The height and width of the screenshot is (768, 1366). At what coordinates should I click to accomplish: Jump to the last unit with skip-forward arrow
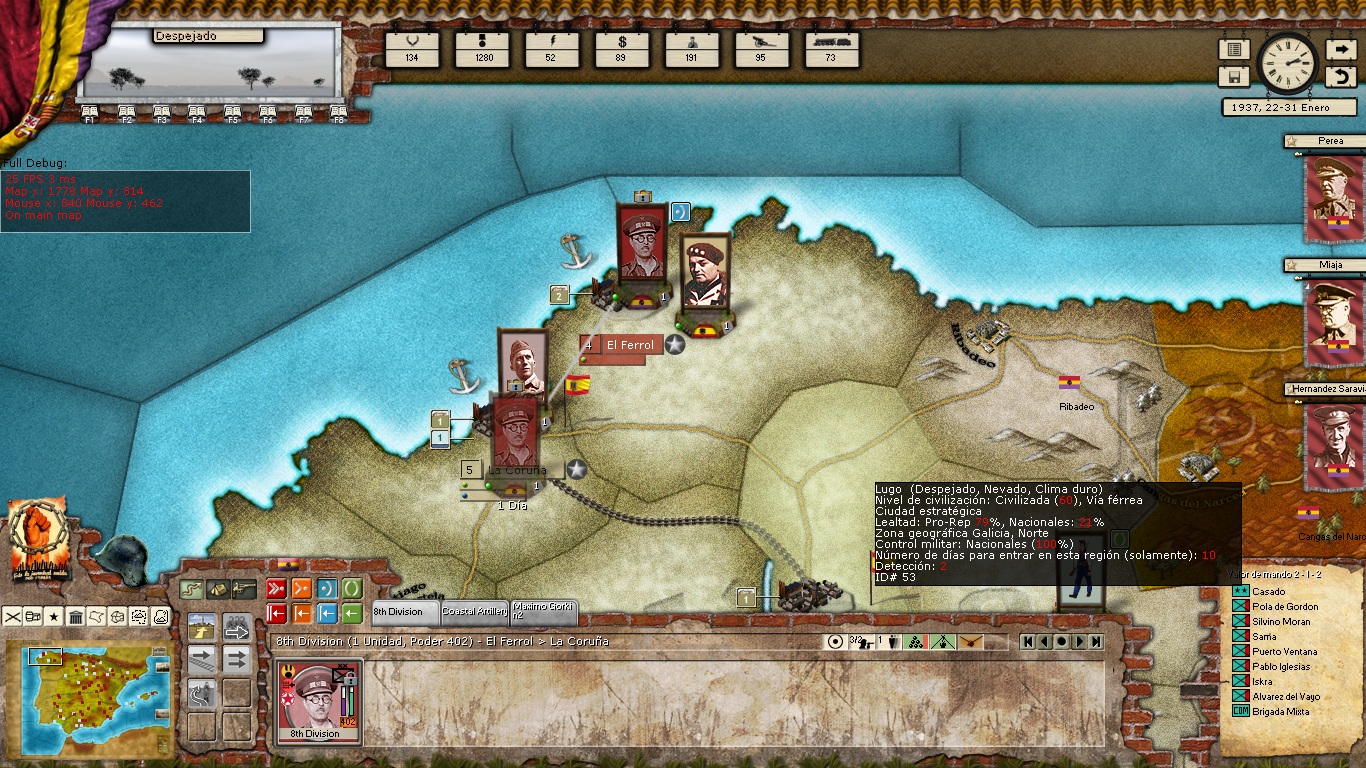1097,642
